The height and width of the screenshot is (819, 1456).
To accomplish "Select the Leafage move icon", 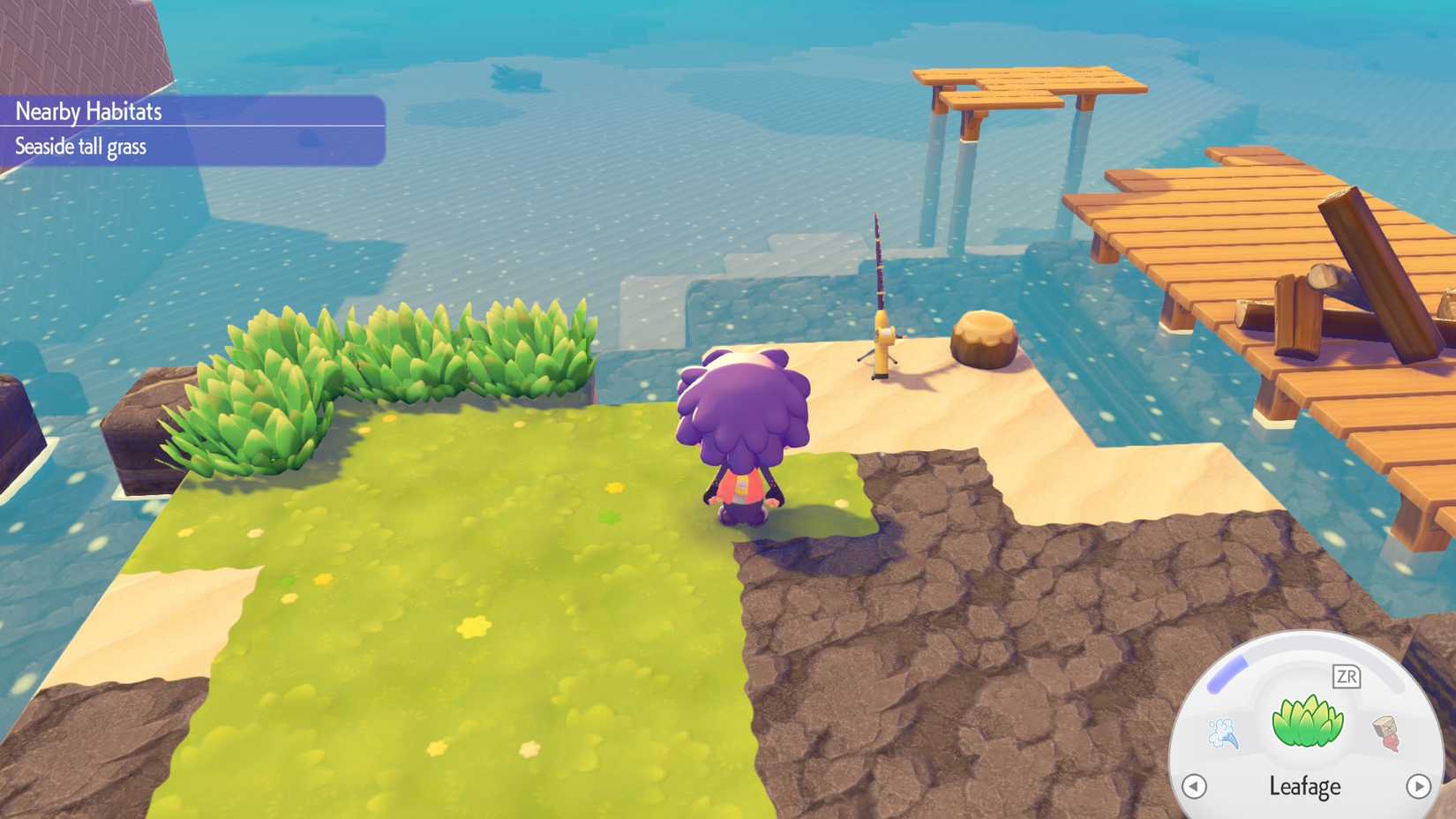I will [1307, 721].
